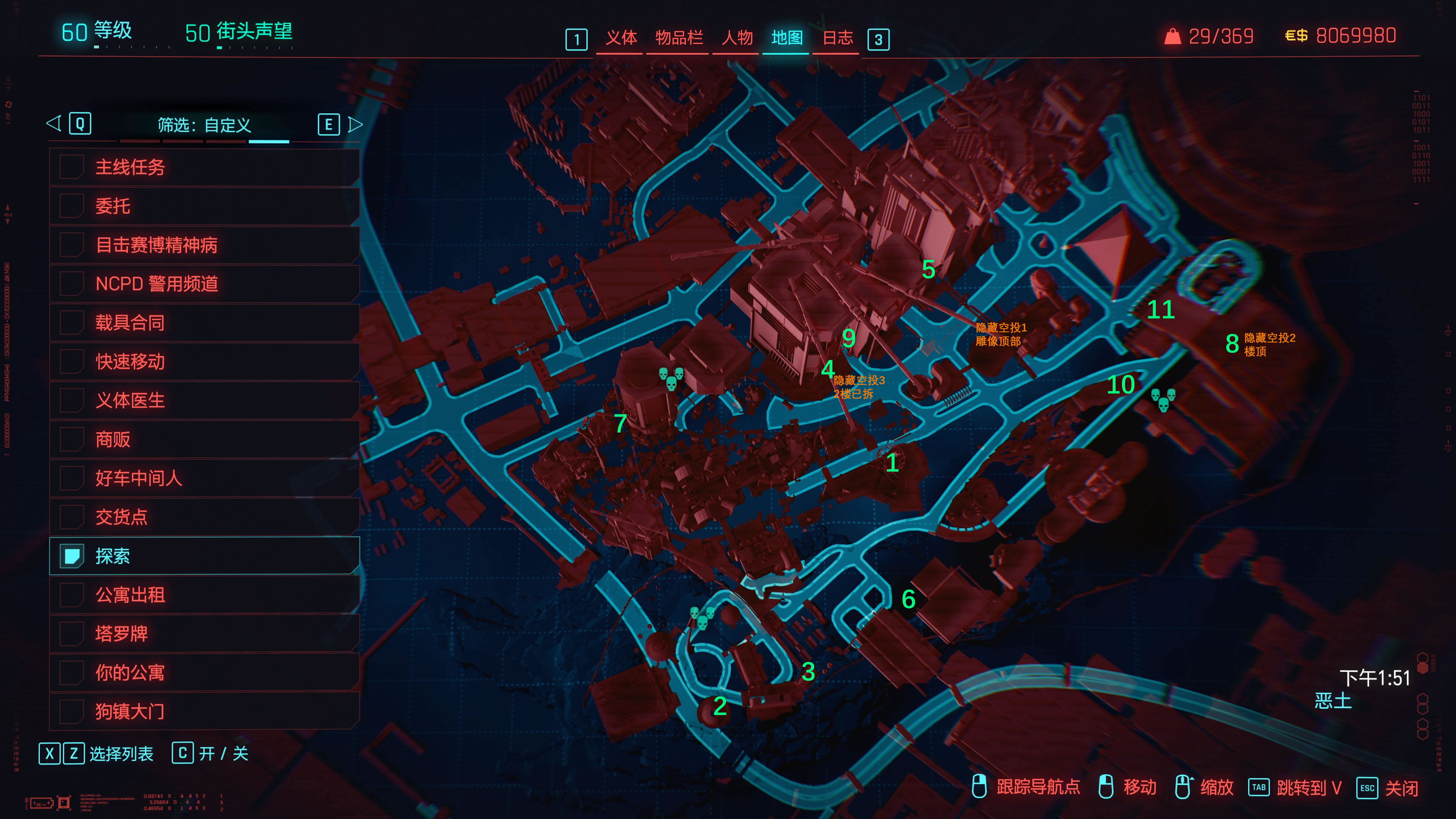The width and height of the screenshot is (1456, 819).
Task: Open the 物品栏 inventory tab
Action: pos(678,38)
